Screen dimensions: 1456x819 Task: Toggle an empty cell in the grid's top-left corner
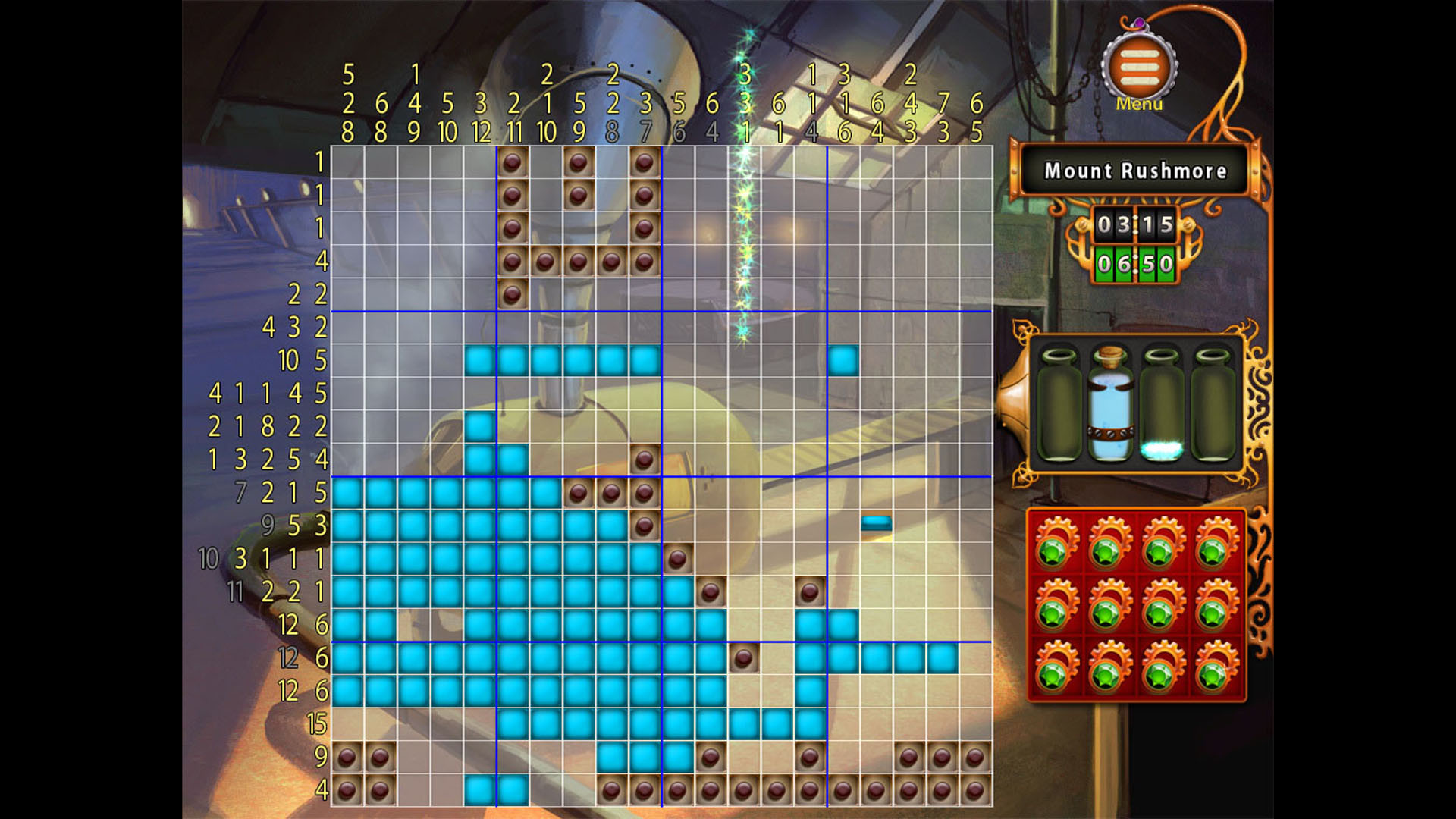[347, 163]
